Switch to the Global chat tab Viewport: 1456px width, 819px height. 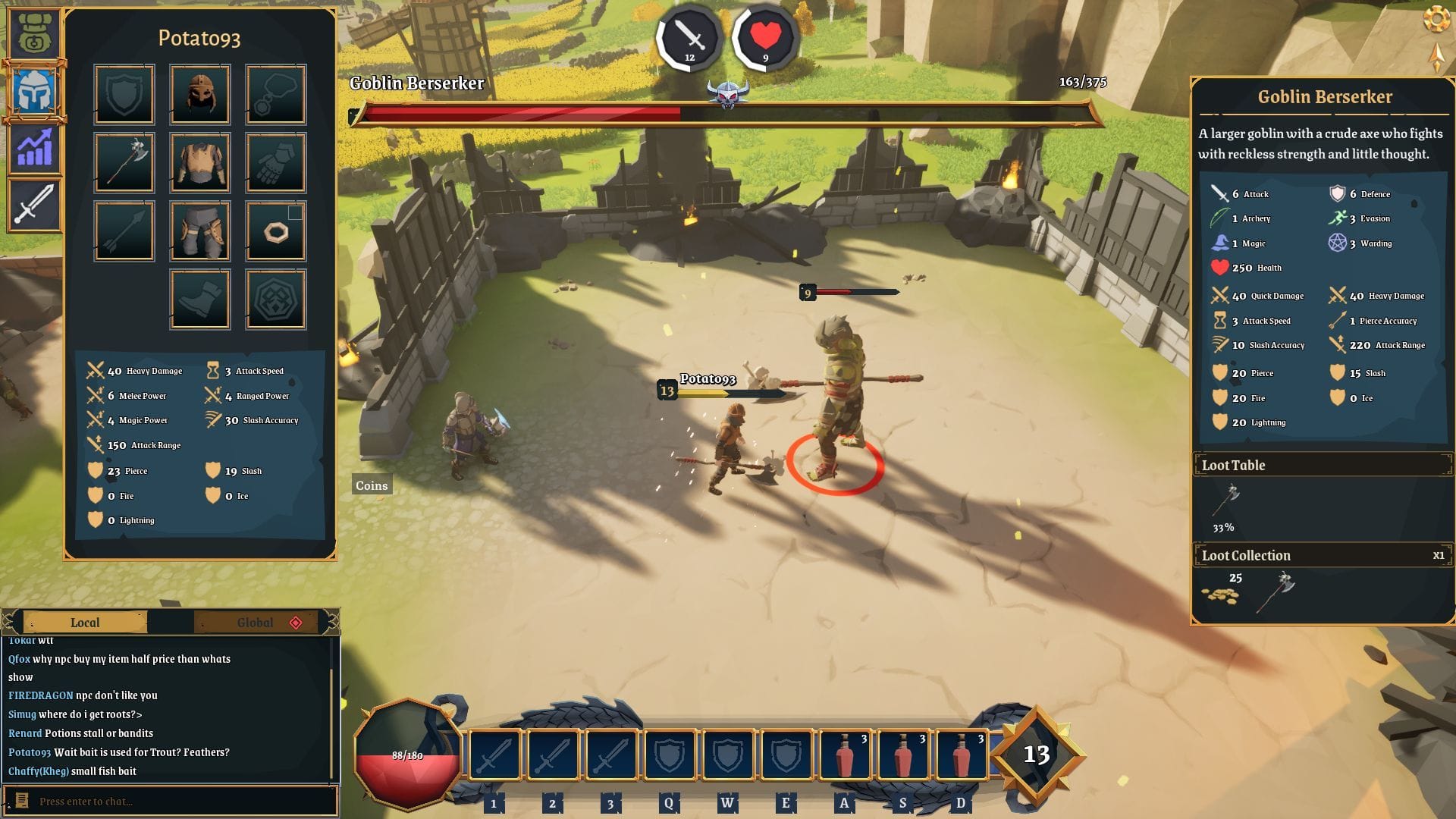point(255,623)
